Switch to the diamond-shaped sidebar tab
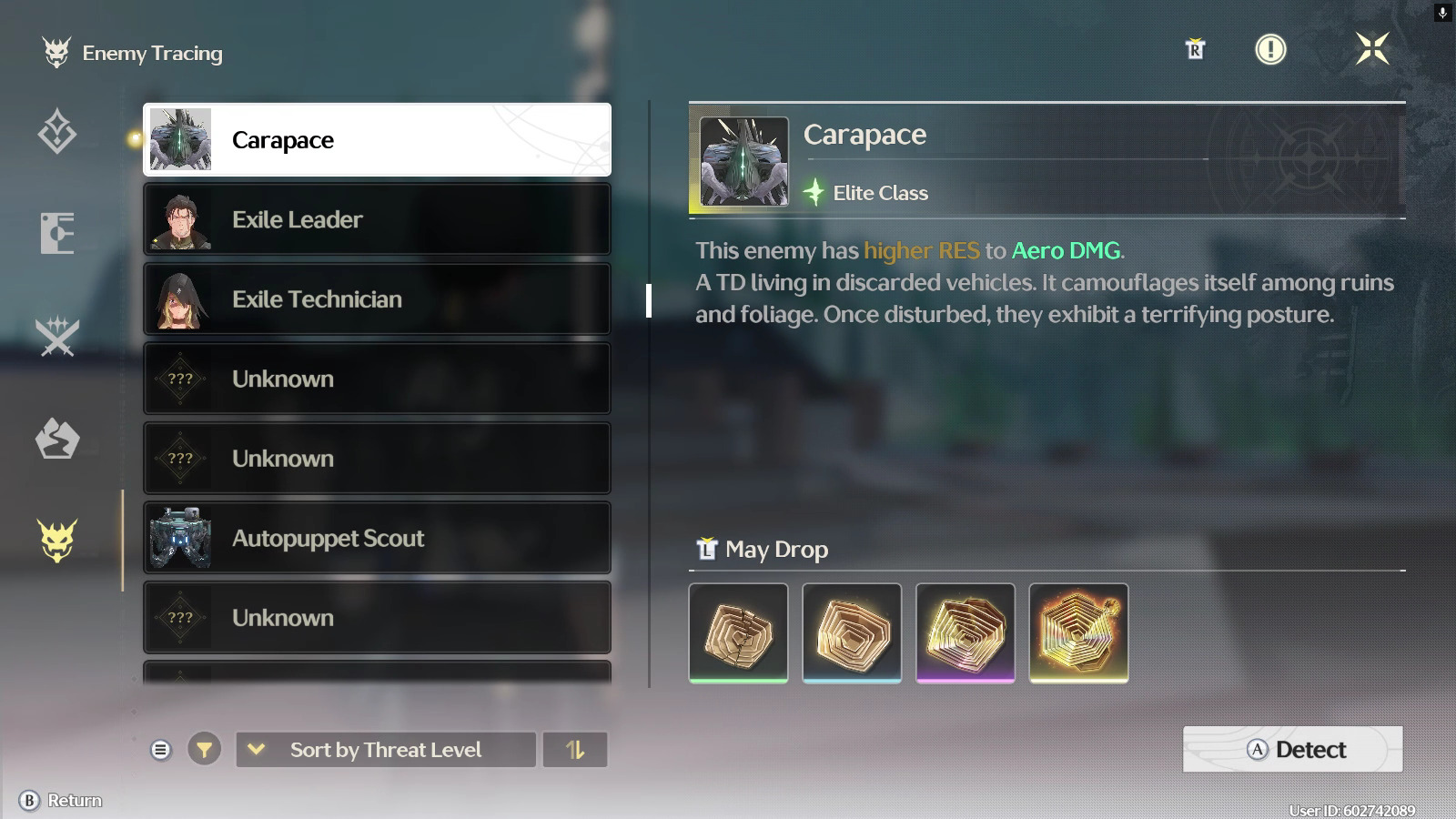1456x819 pixels. point(57,131)
